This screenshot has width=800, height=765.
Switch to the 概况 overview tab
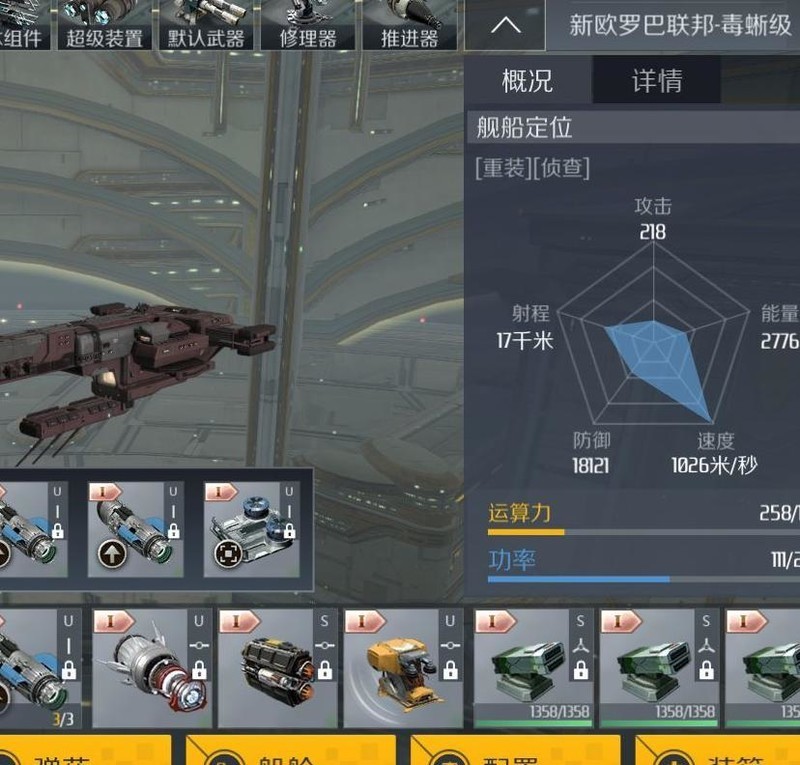[x=527, y=80]
